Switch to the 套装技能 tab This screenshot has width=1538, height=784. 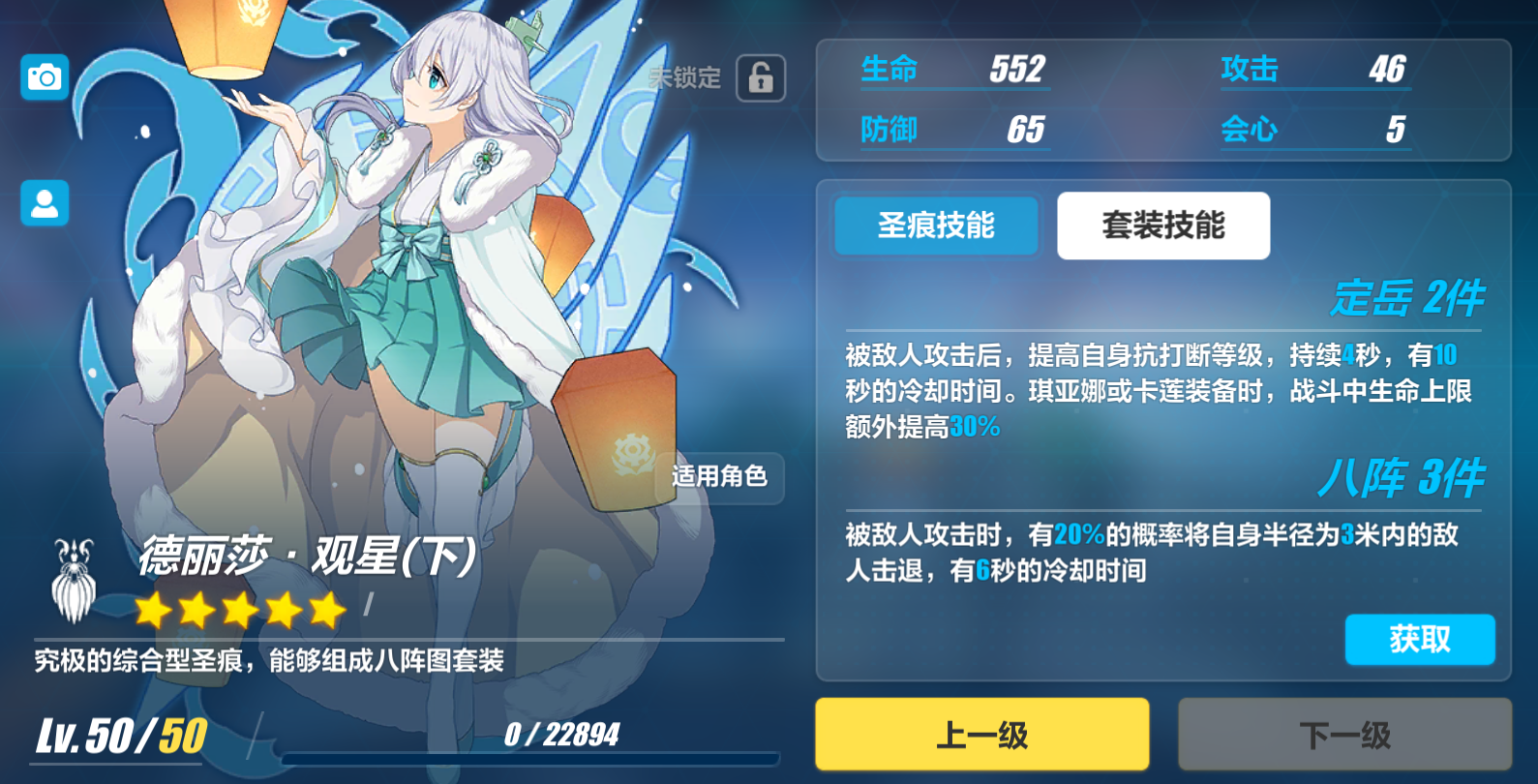1162,226
